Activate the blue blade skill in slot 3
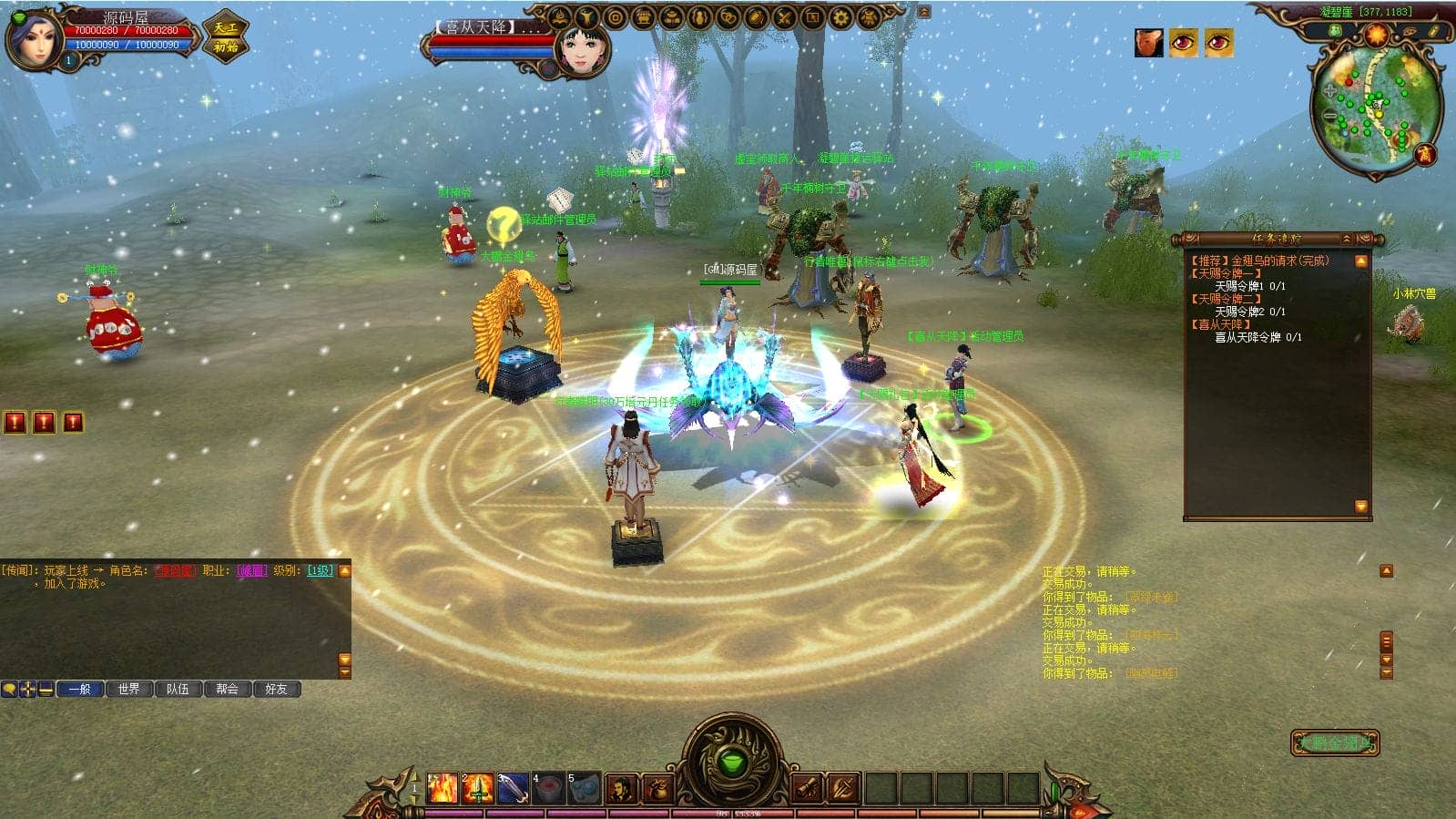Viewport: 1456px width, 819px height. (513, 788)
